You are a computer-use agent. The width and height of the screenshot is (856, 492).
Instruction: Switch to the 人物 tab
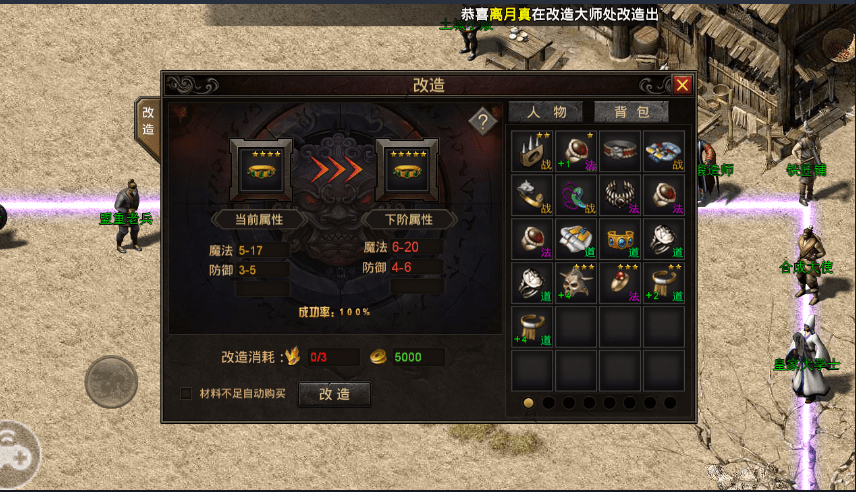(546, 112)
